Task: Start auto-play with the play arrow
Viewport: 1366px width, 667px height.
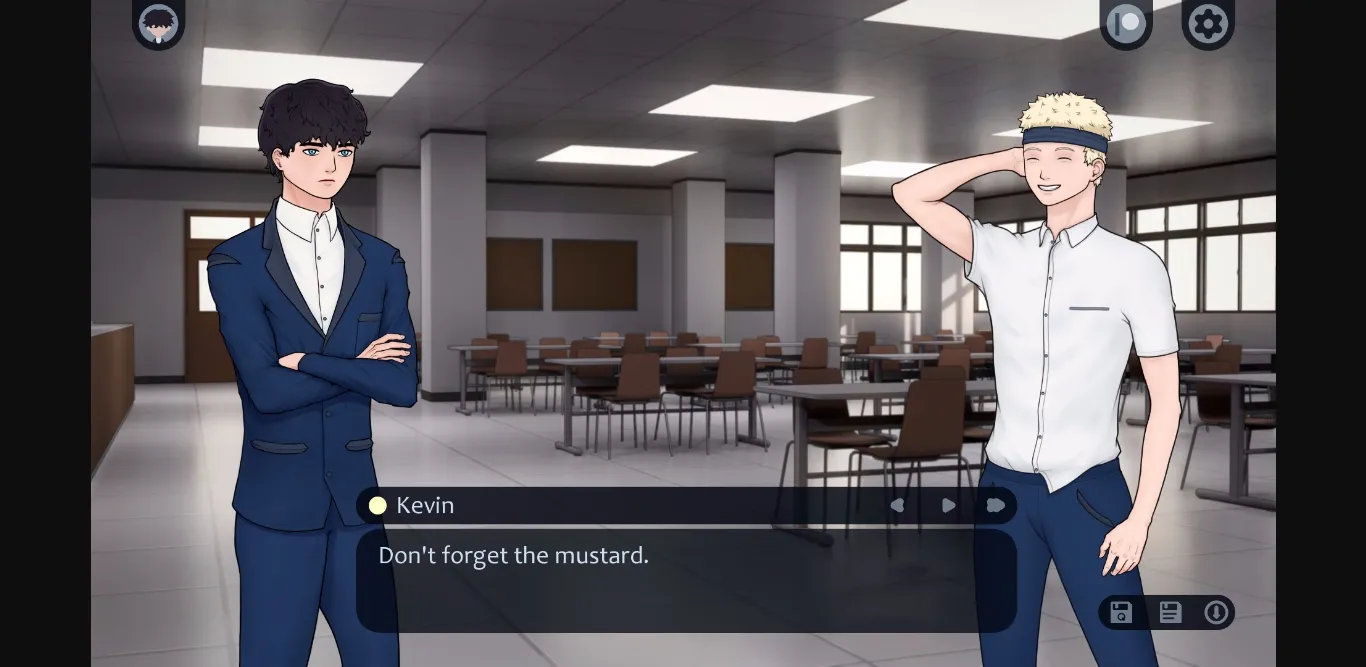Action: pyautogui.click(x=948, y=506)
